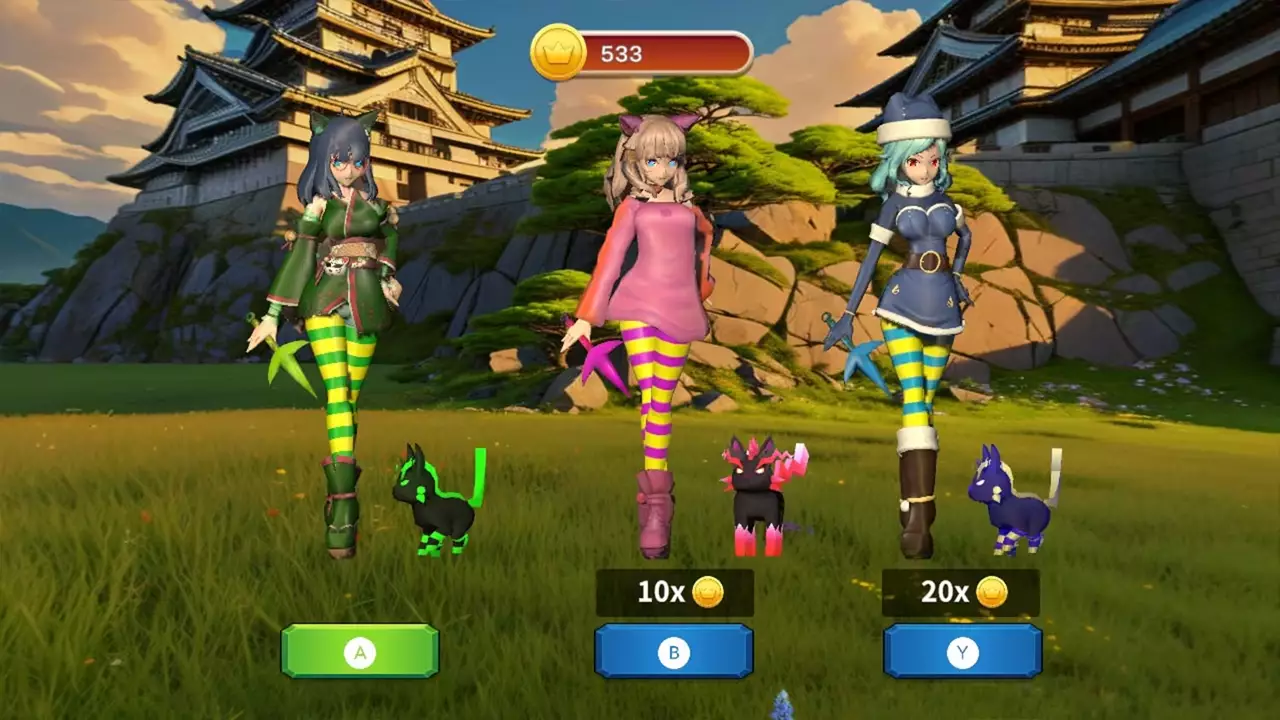1280x720 pixels.
Task: Open the 20x coin price tag
Action: click(962, 591)
